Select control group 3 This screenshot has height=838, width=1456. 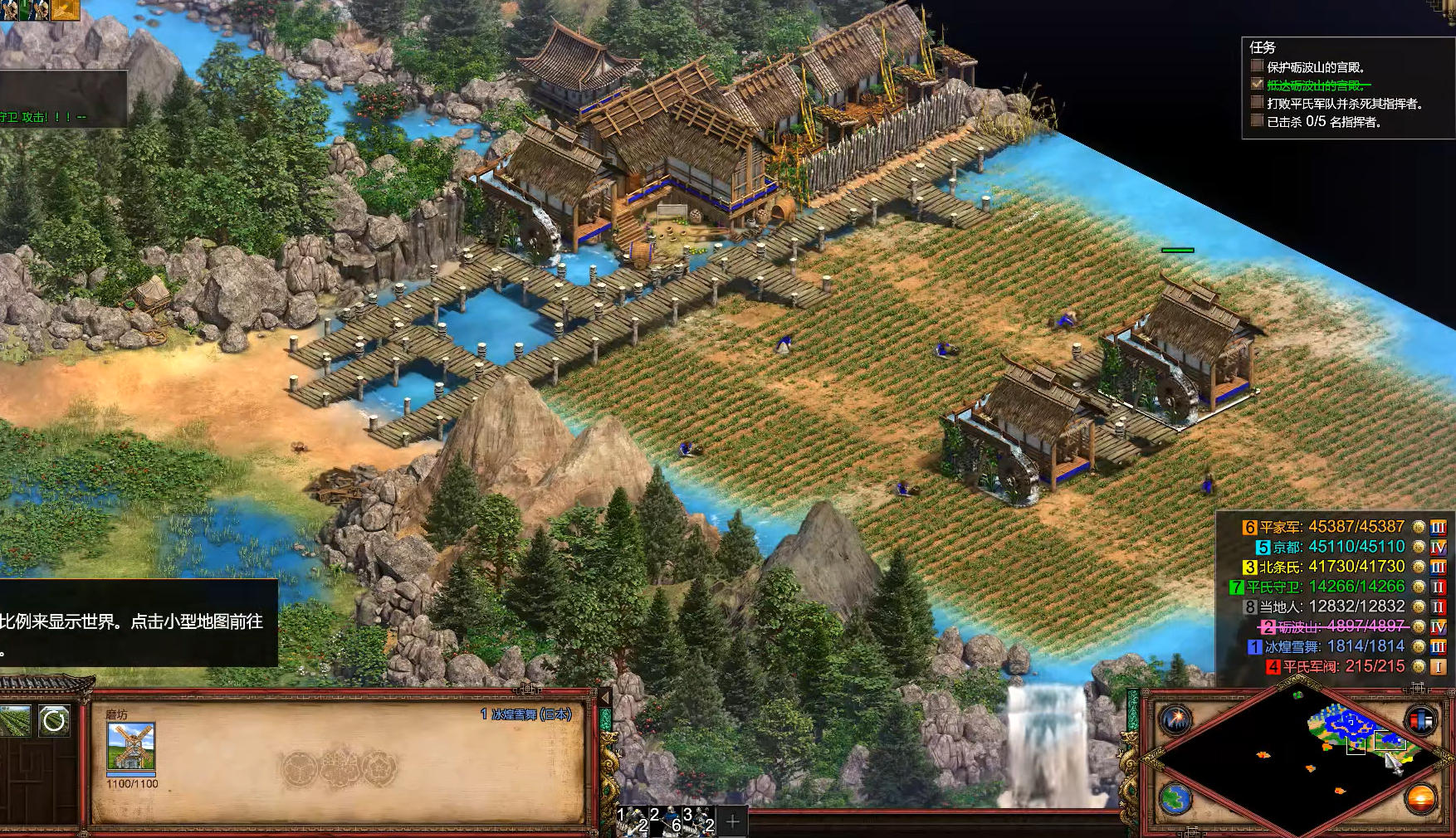pyautogui.click(x=699, y=820)
